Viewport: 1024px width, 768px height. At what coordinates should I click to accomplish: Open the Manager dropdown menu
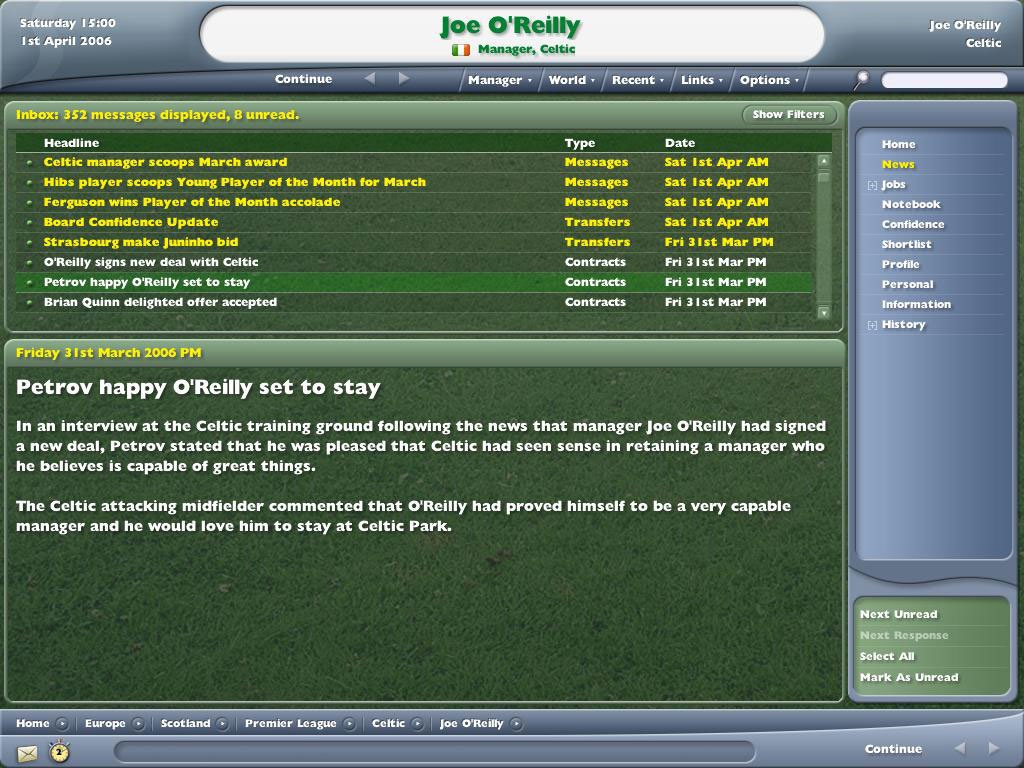click(x=500, y=80)
